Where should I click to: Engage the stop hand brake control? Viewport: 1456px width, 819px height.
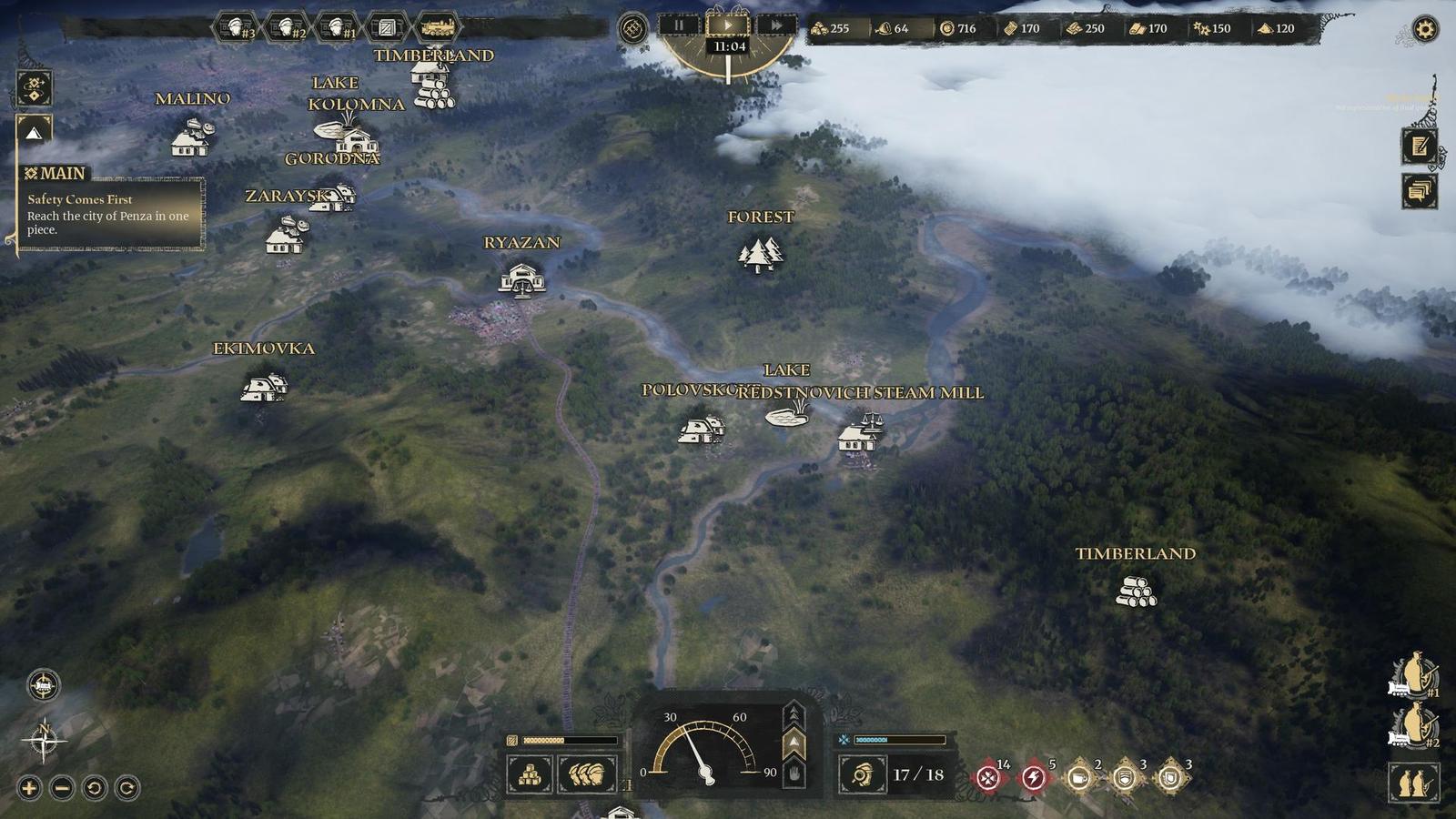(794, 774)
